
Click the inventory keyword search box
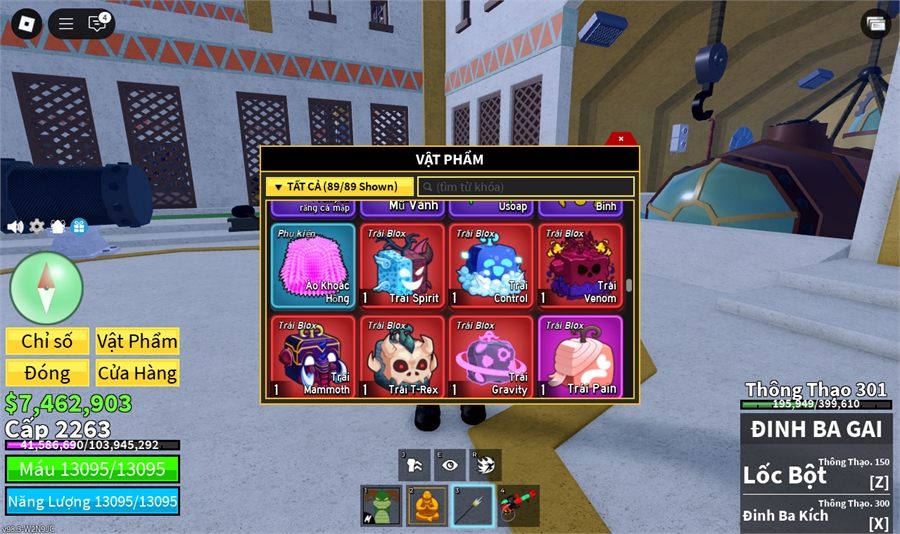(x=526, y=187)
